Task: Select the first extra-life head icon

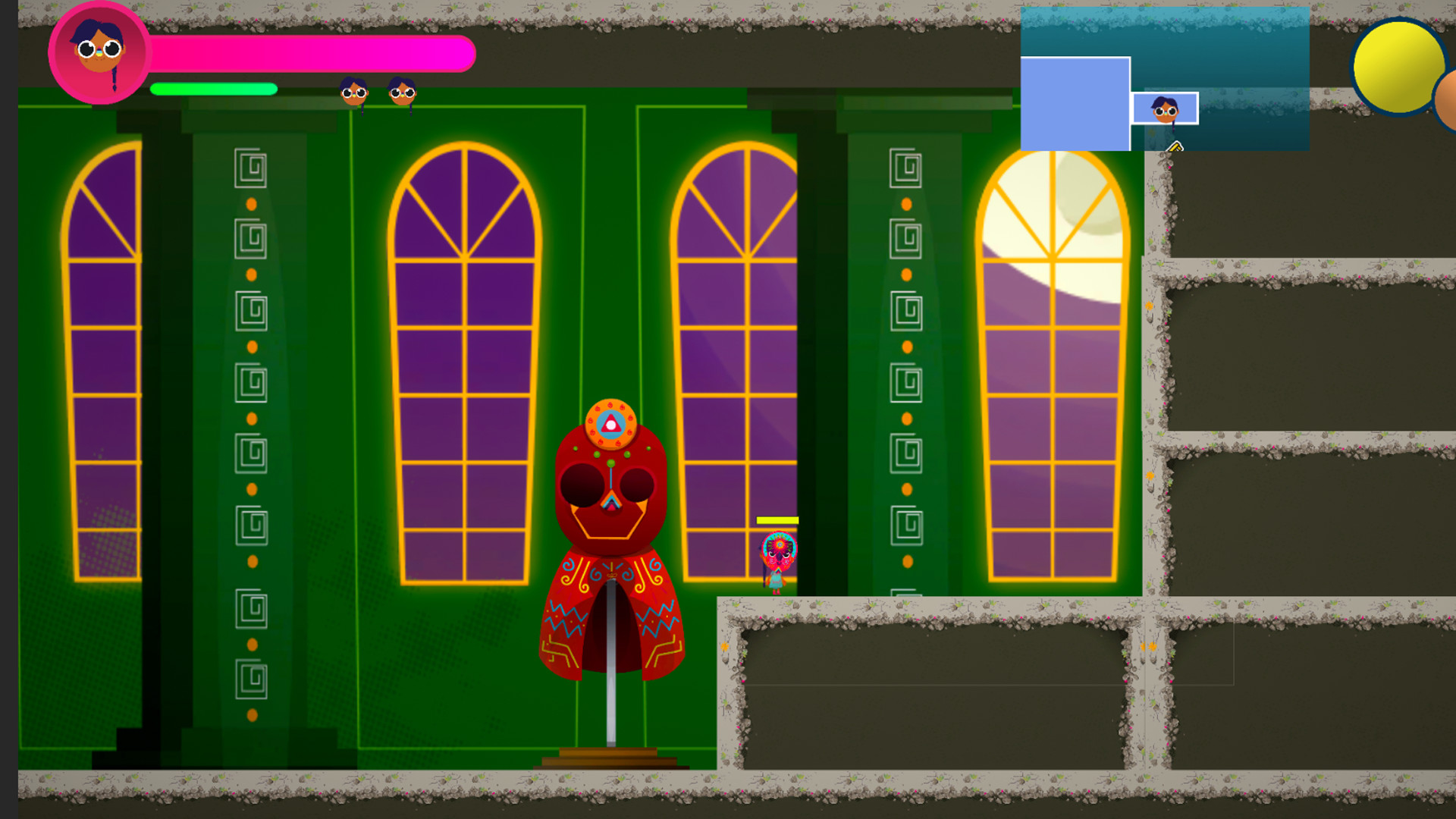Action: 353,93
